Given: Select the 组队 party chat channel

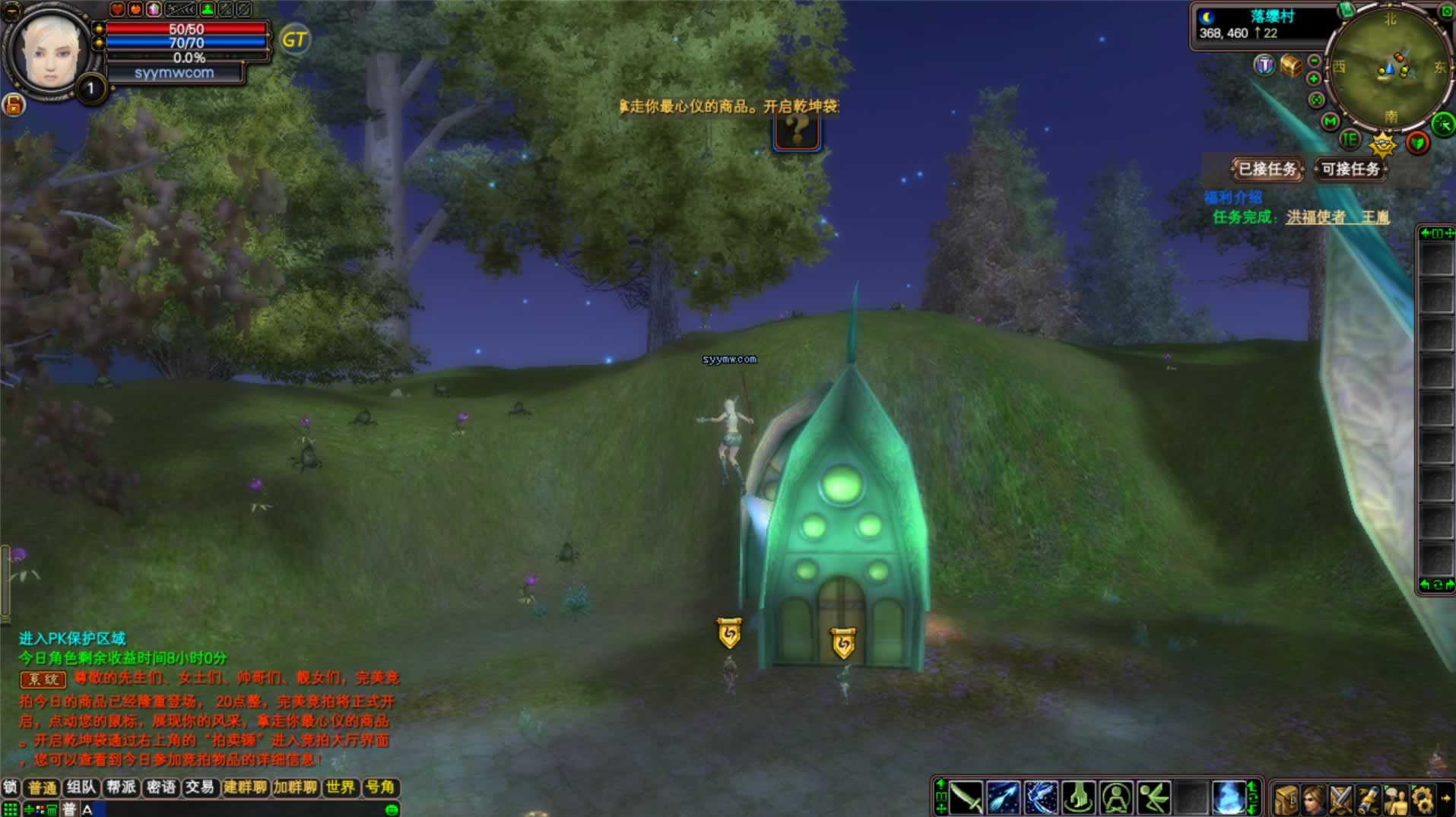Looking at the screenshot, I should click(x=81, y=787).
